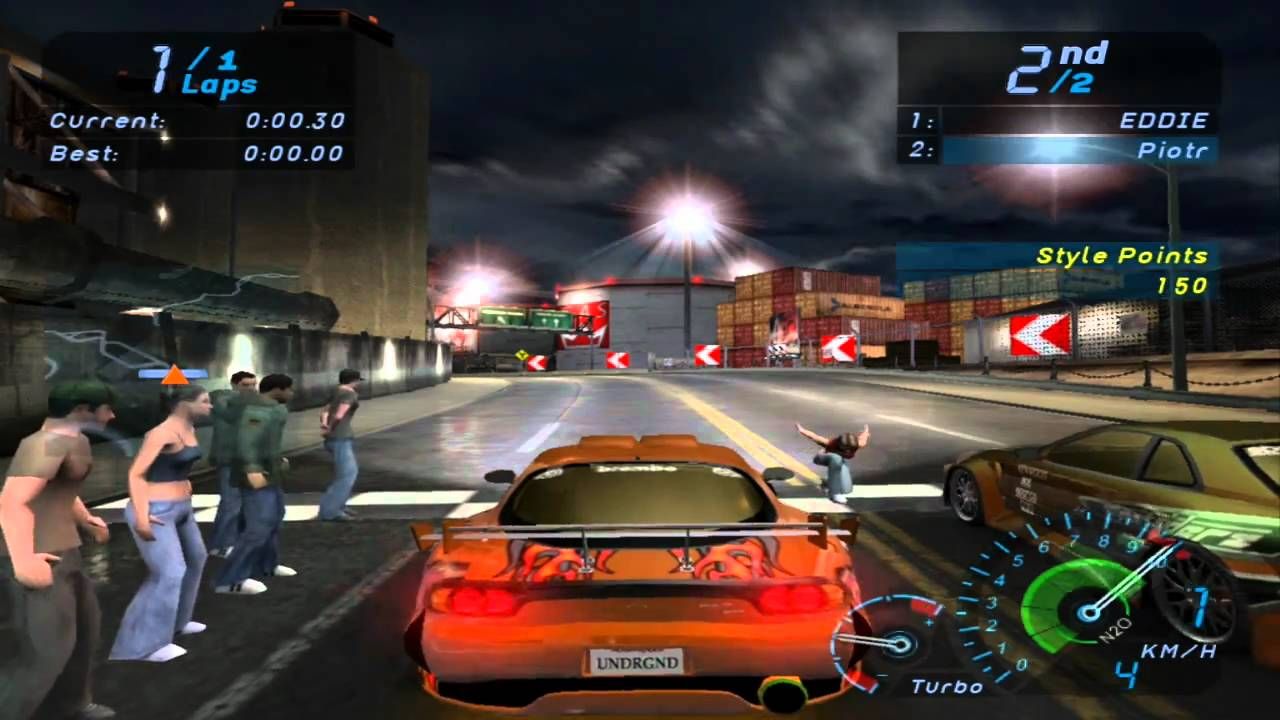Viewport: 1280px width, 720px height.
Task: Click the orange player position arrow marker
Action: click(175, 375)
